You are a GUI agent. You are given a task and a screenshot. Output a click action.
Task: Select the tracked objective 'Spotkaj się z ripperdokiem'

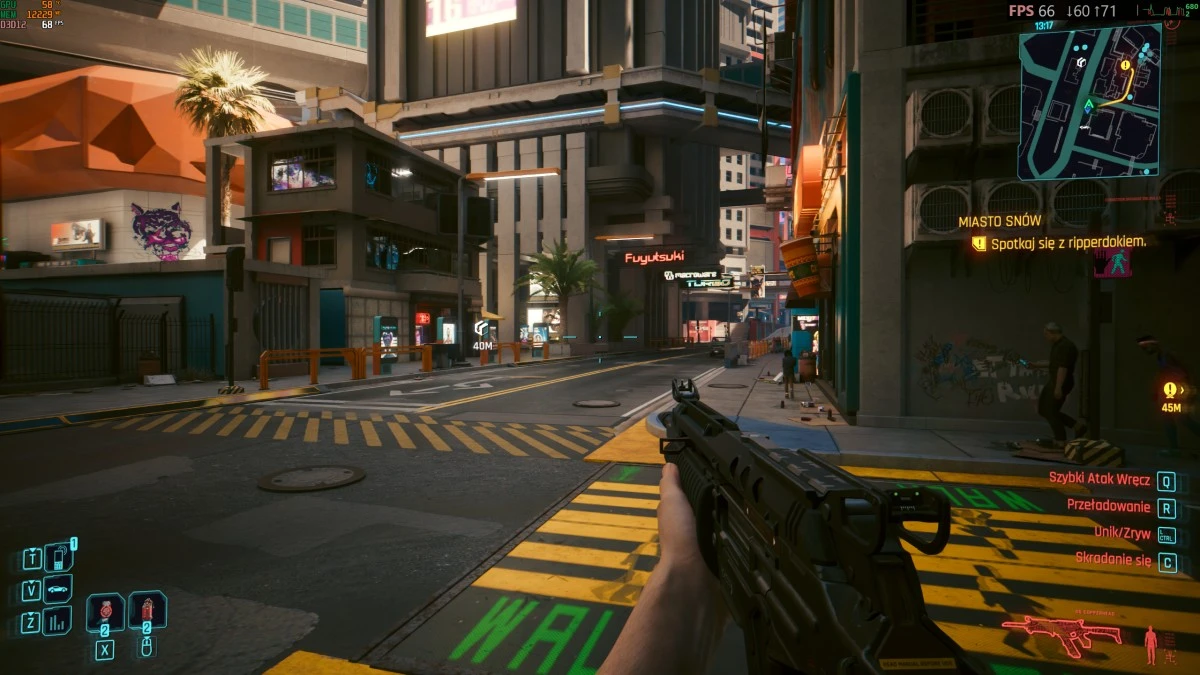click(1068, 242)
